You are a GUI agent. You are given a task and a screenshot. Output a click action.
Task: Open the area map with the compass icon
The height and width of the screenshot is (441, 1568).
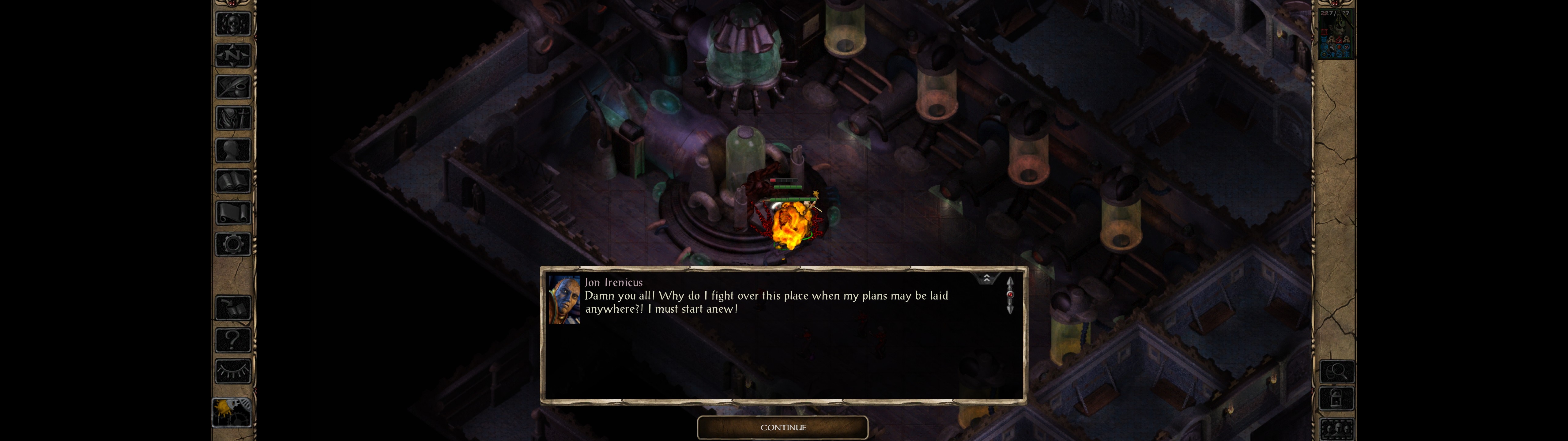tap(233, 55)
